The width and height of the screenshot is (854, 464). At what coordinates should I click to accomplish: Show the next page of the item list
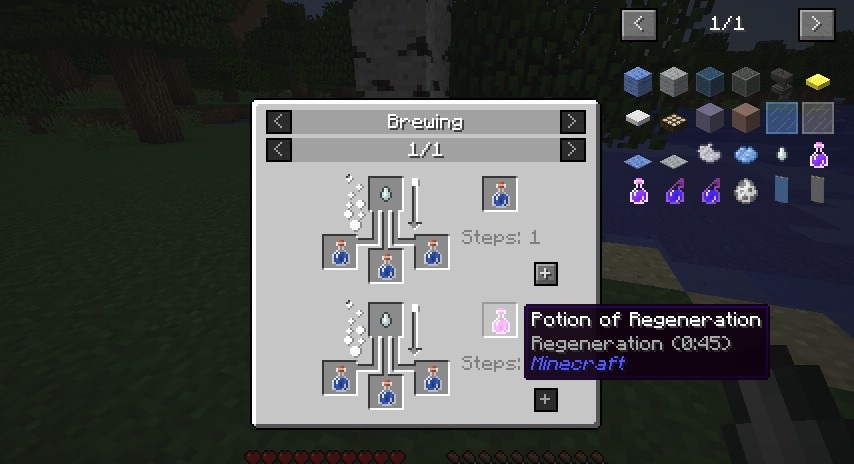pyautogui.click(x=816, y=24)
